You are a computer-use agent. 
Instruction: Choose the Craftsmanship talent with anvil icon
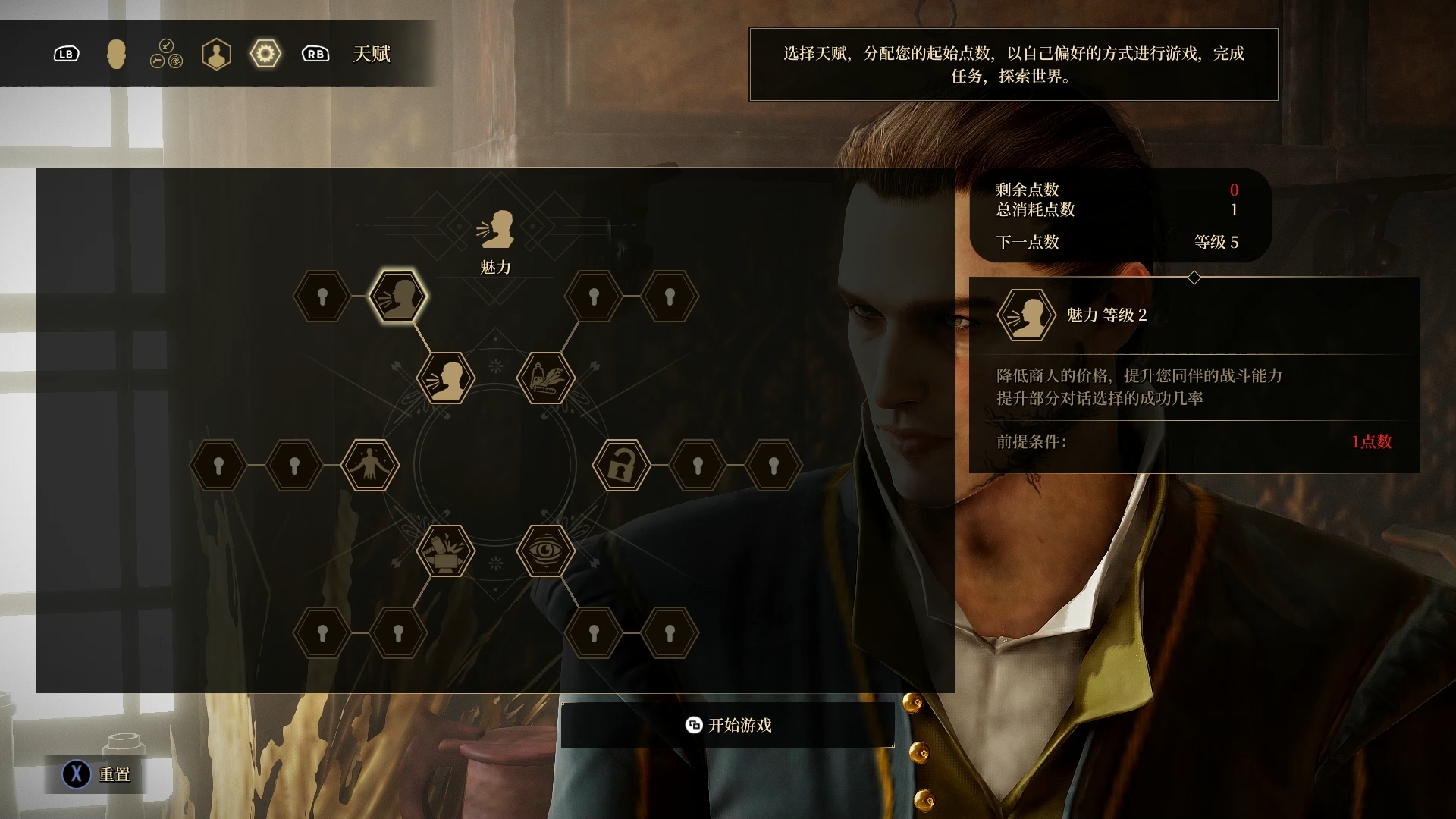click(x=446, y=551)
